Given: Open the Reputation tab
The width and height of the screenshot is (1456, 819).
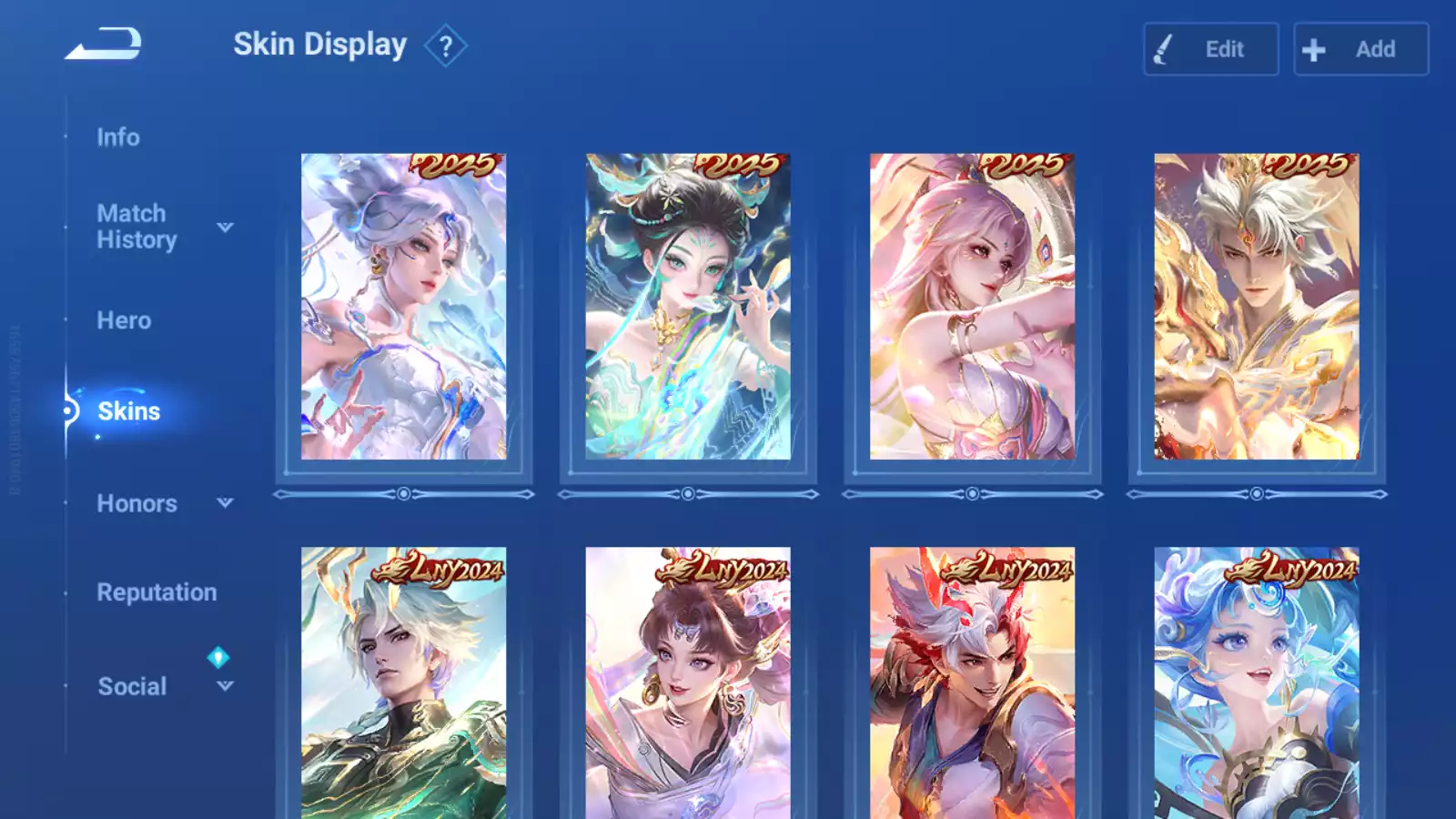Looking at the screenshot, I should coord(157,592).
